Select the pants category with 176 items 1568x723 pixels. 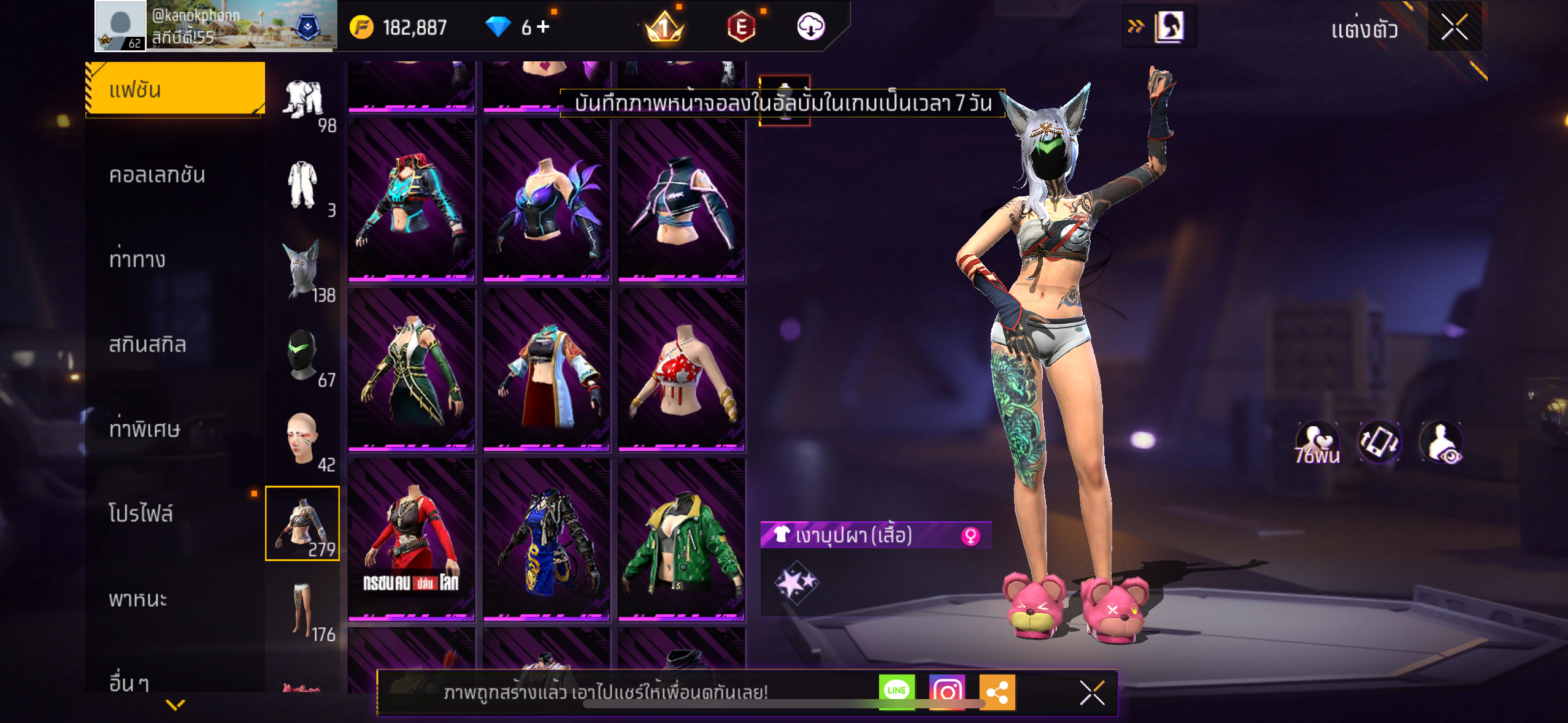(303, 609)
